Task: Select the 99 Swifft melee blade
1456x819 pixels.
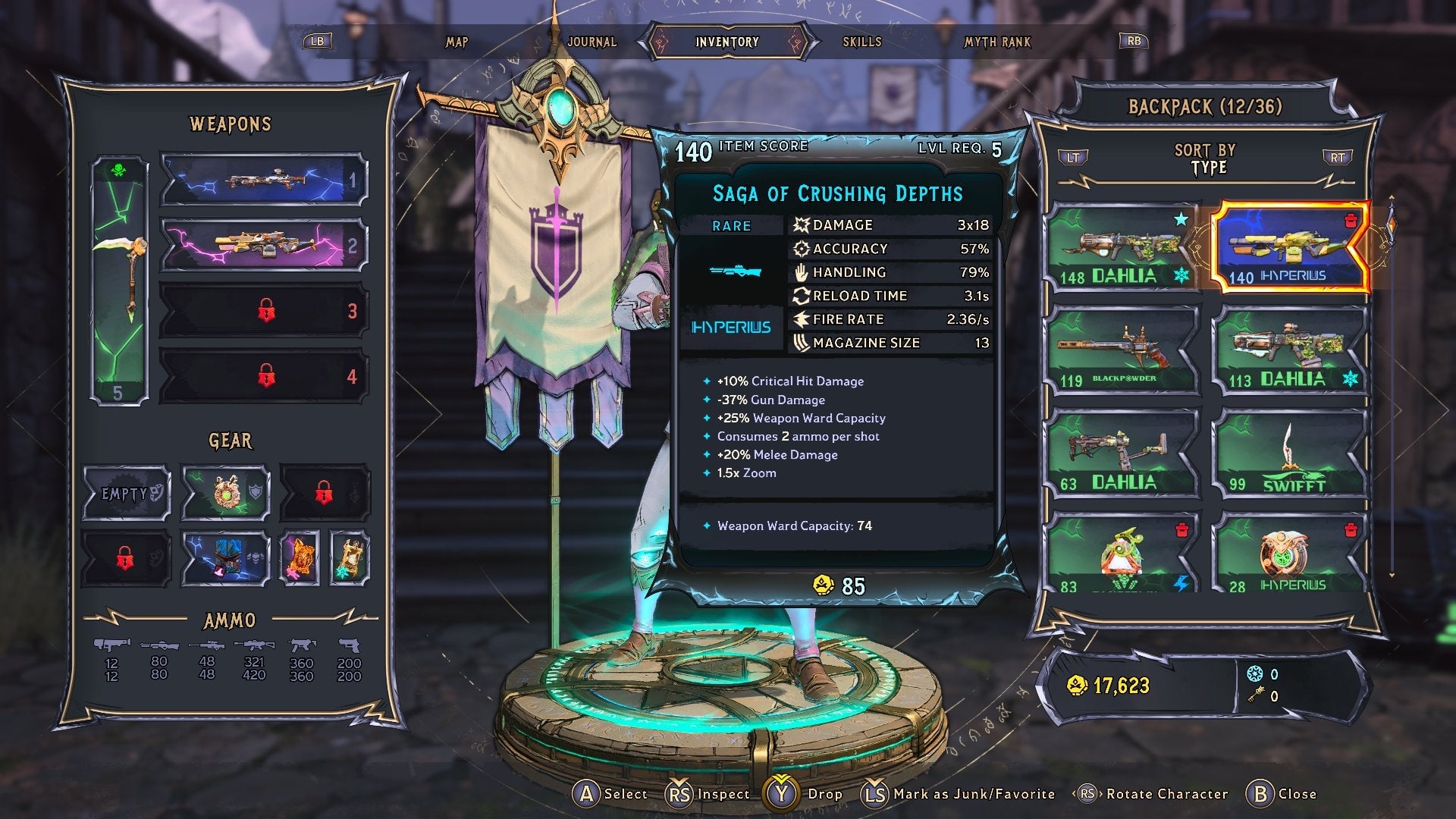Action: tap(1290, 454)
